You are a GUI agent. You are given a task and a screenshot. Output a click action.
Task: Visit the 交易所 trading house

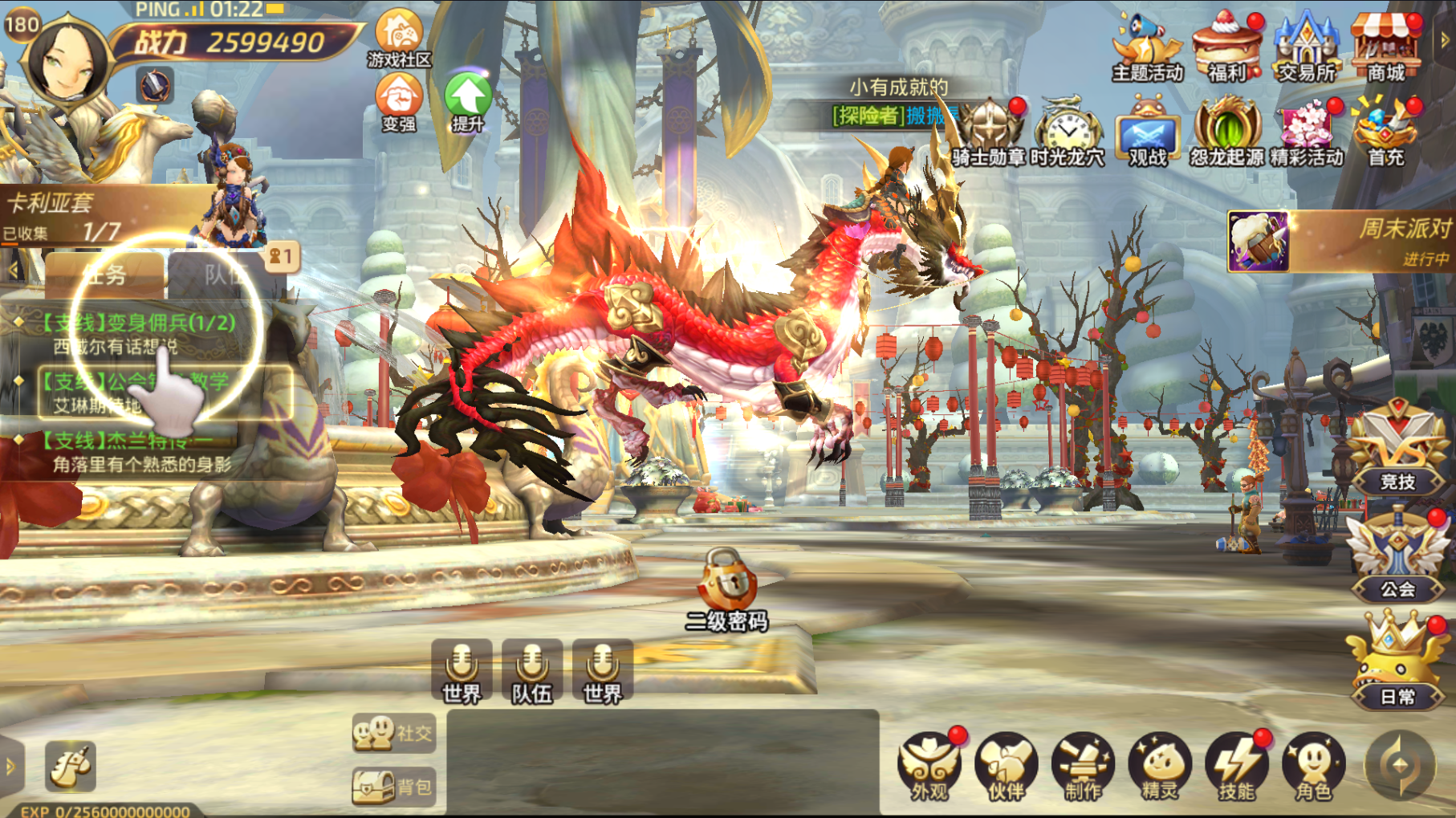click(1306, 50)
